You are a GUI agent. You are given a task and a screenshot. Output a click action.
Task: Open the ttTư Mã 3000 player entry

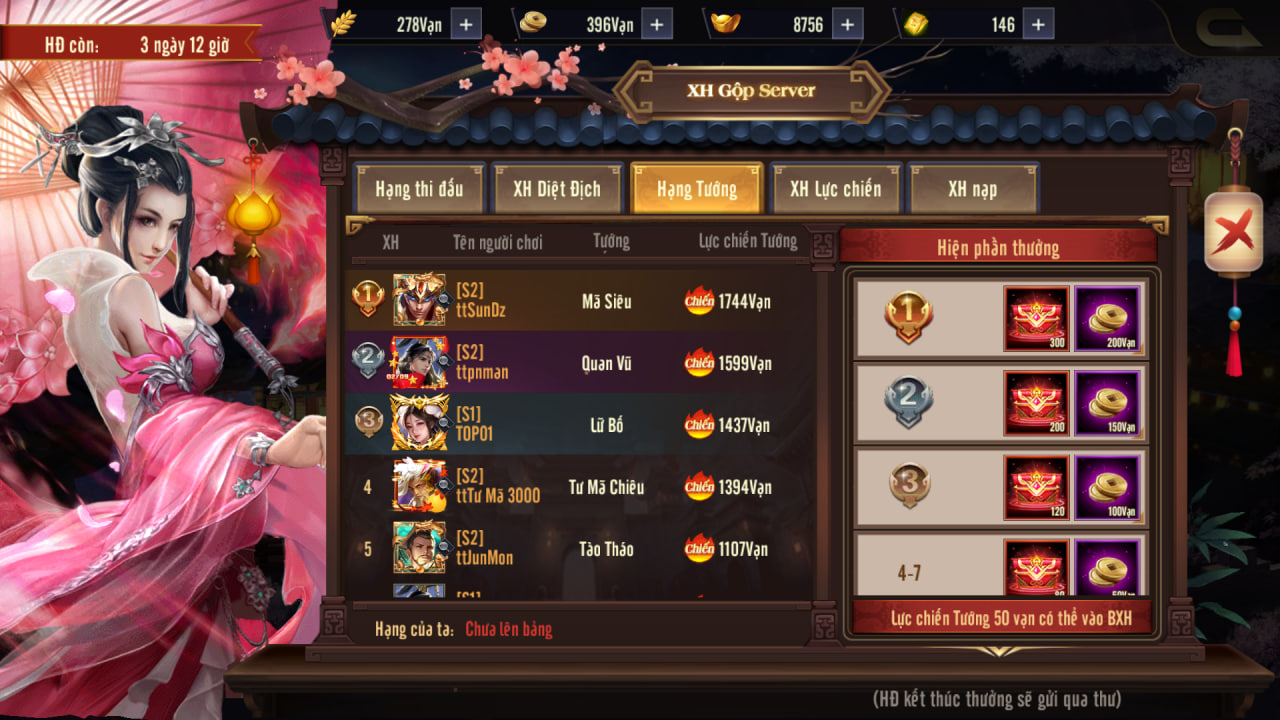click(578, 488)
